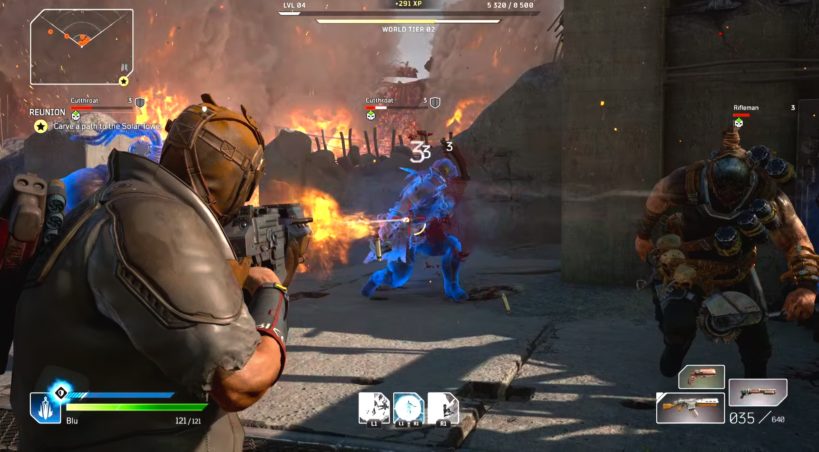
Task: Activate the third ability icon on the right
Action: (x=442, y=407)
